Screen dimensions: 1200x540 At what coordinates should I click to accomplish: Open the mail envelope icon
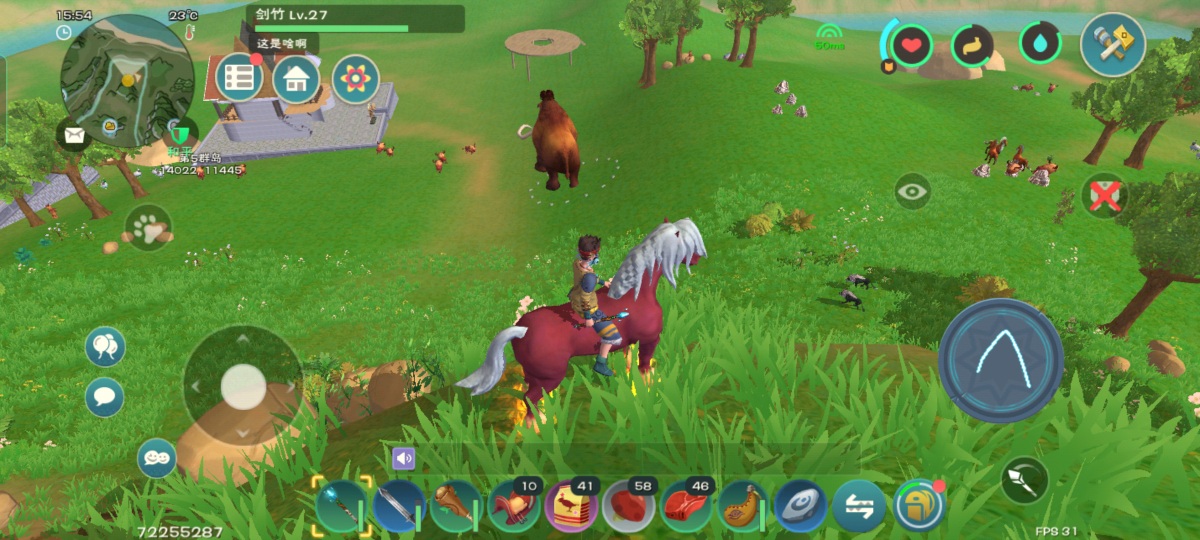(73, 134)
